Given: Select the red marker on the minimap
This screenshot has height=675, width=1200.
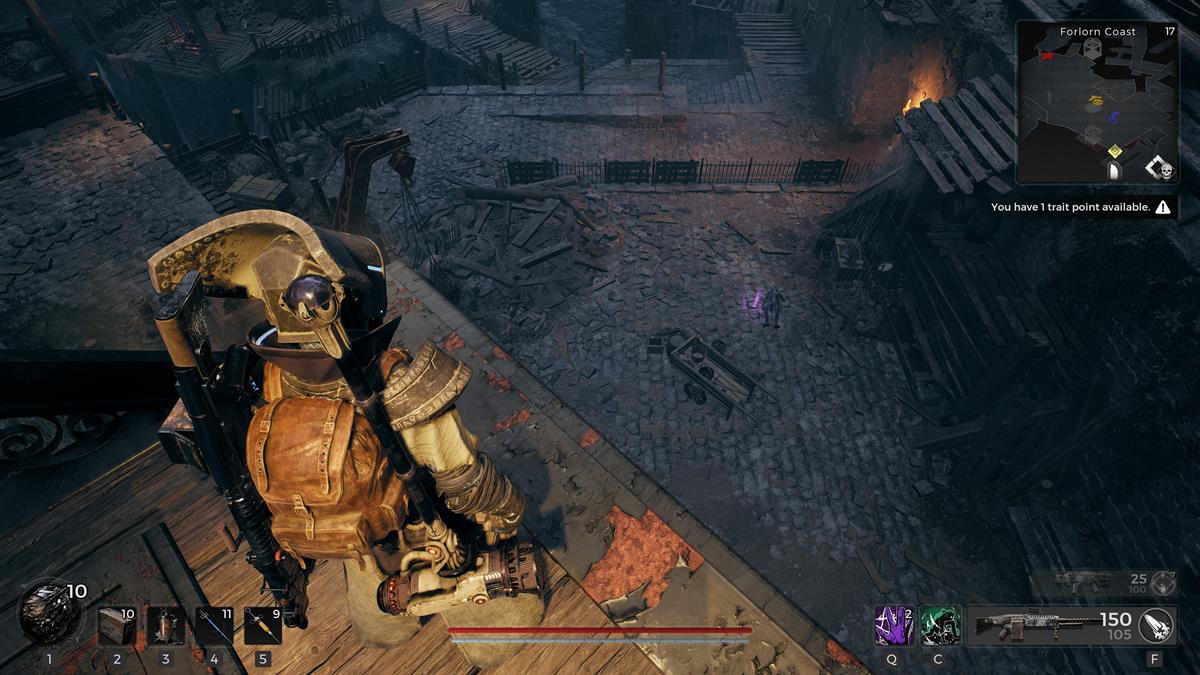Looking at the screenshot, I should click(1047, 56).
